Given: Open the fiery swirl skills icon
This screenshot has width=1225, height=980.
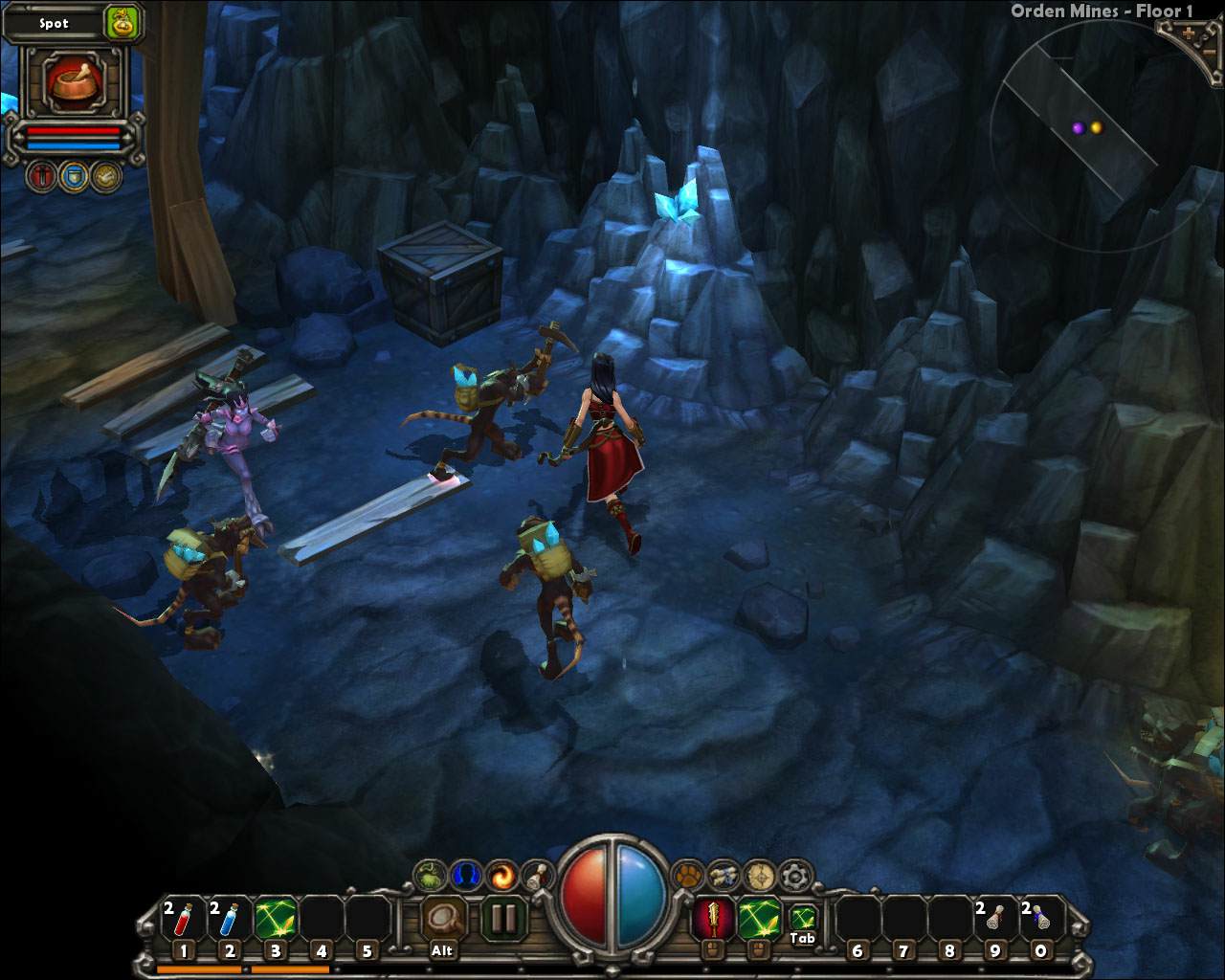Looking at the screenshot, I should point(501,874).
